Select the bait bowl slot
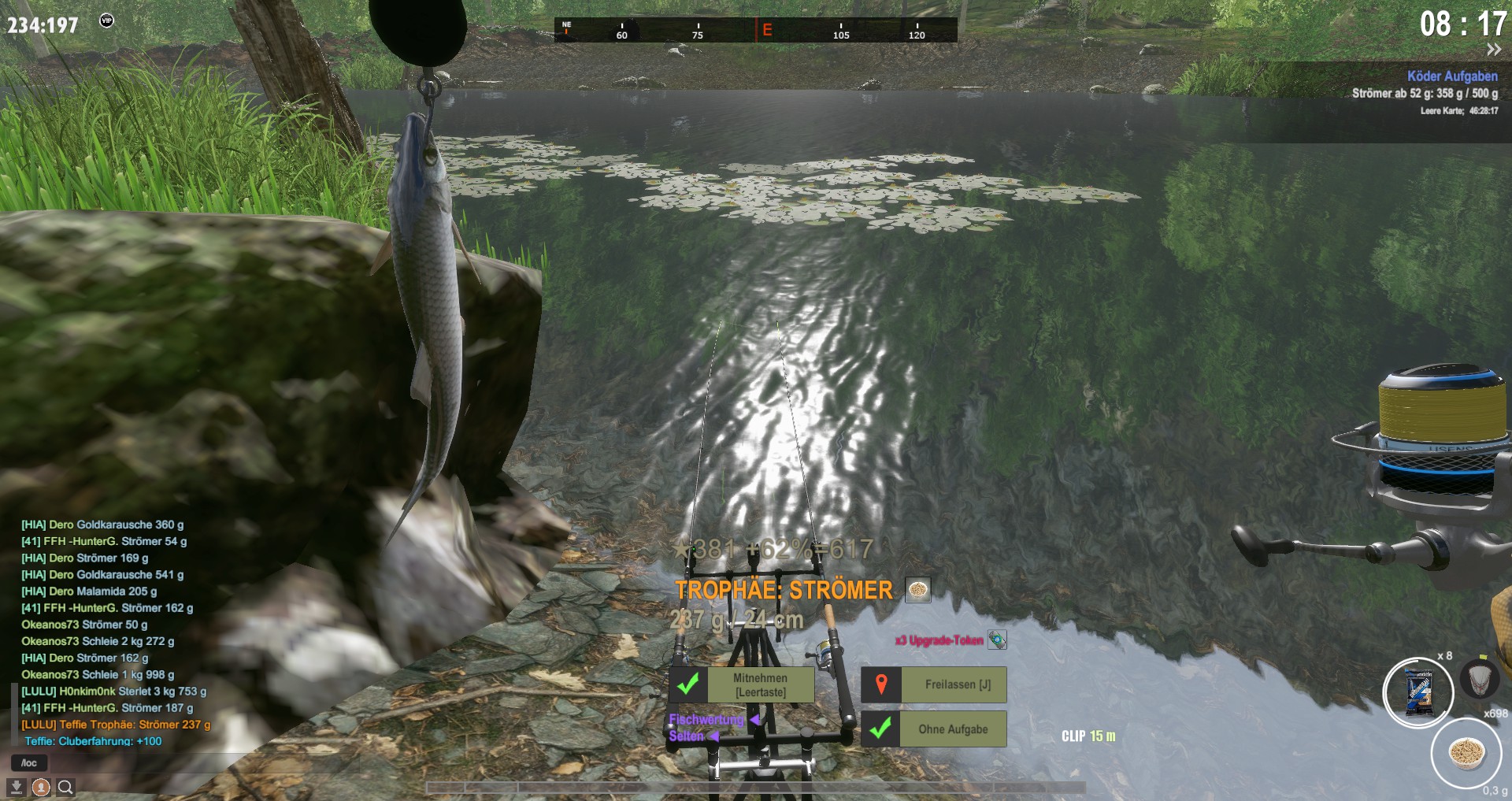This screenshot has height=801, width=1512. coord(1466,752)
